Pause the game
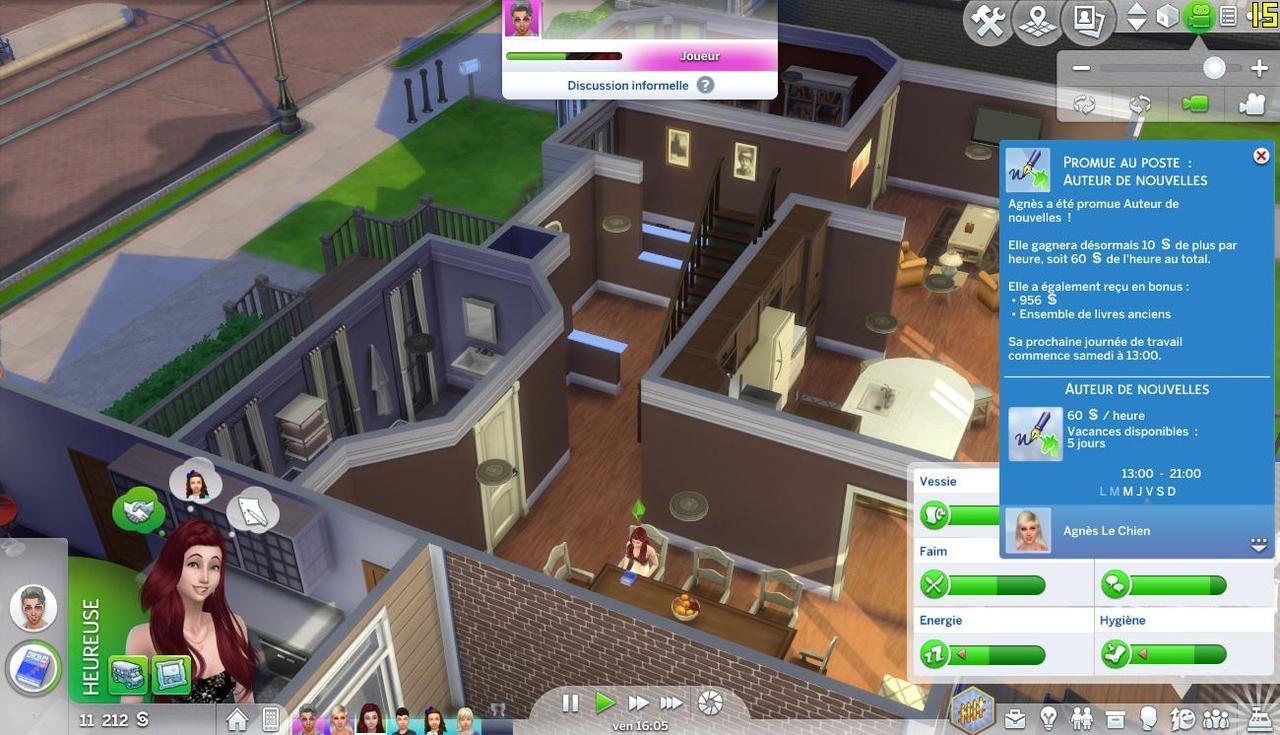This screenshot has width=1280, height=735. pos(570,703)
